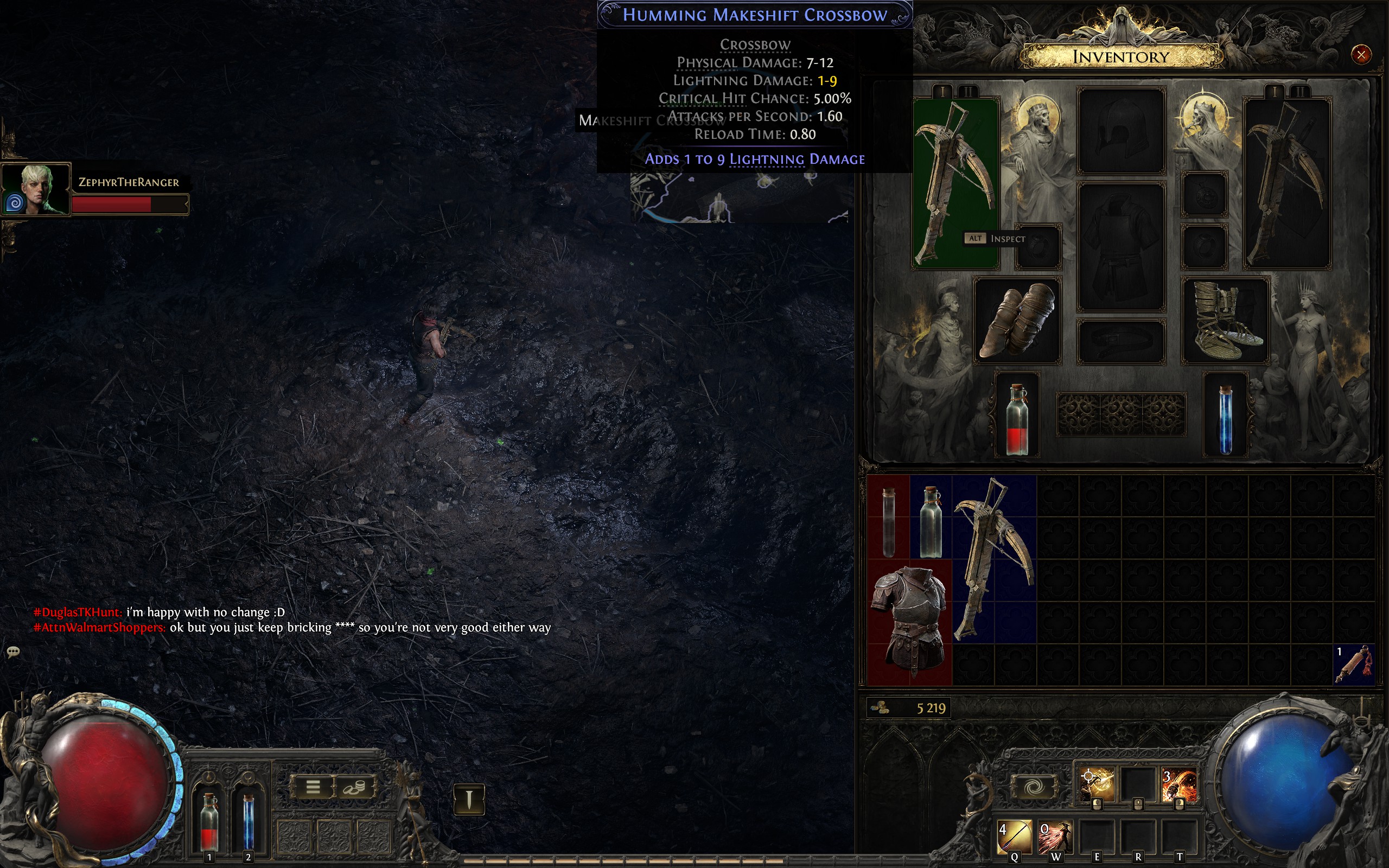
Task: Open chat using the speech bubble icon
Action: click(12, 651)
